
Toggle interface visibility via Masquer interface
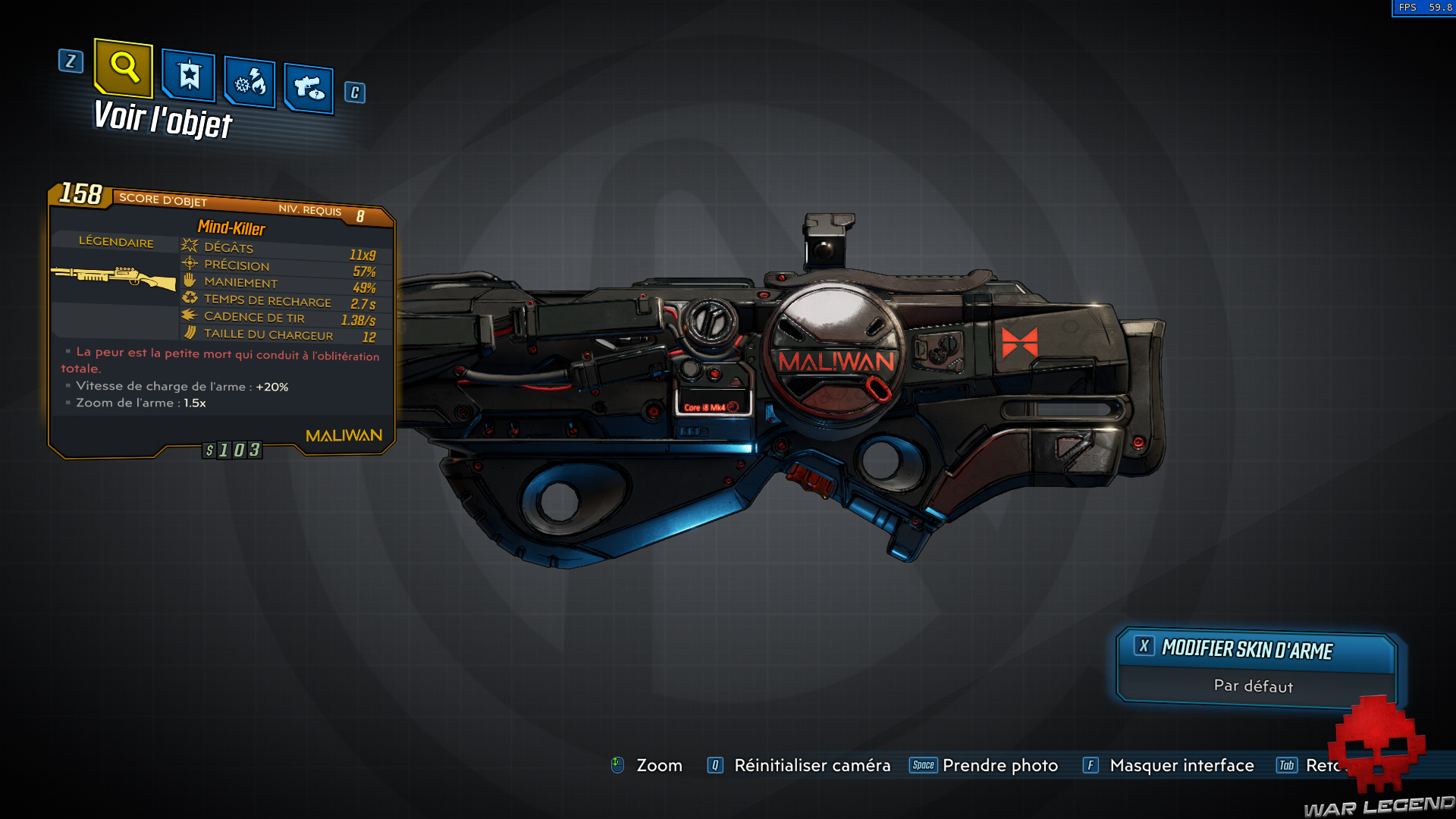point(1181,766)
